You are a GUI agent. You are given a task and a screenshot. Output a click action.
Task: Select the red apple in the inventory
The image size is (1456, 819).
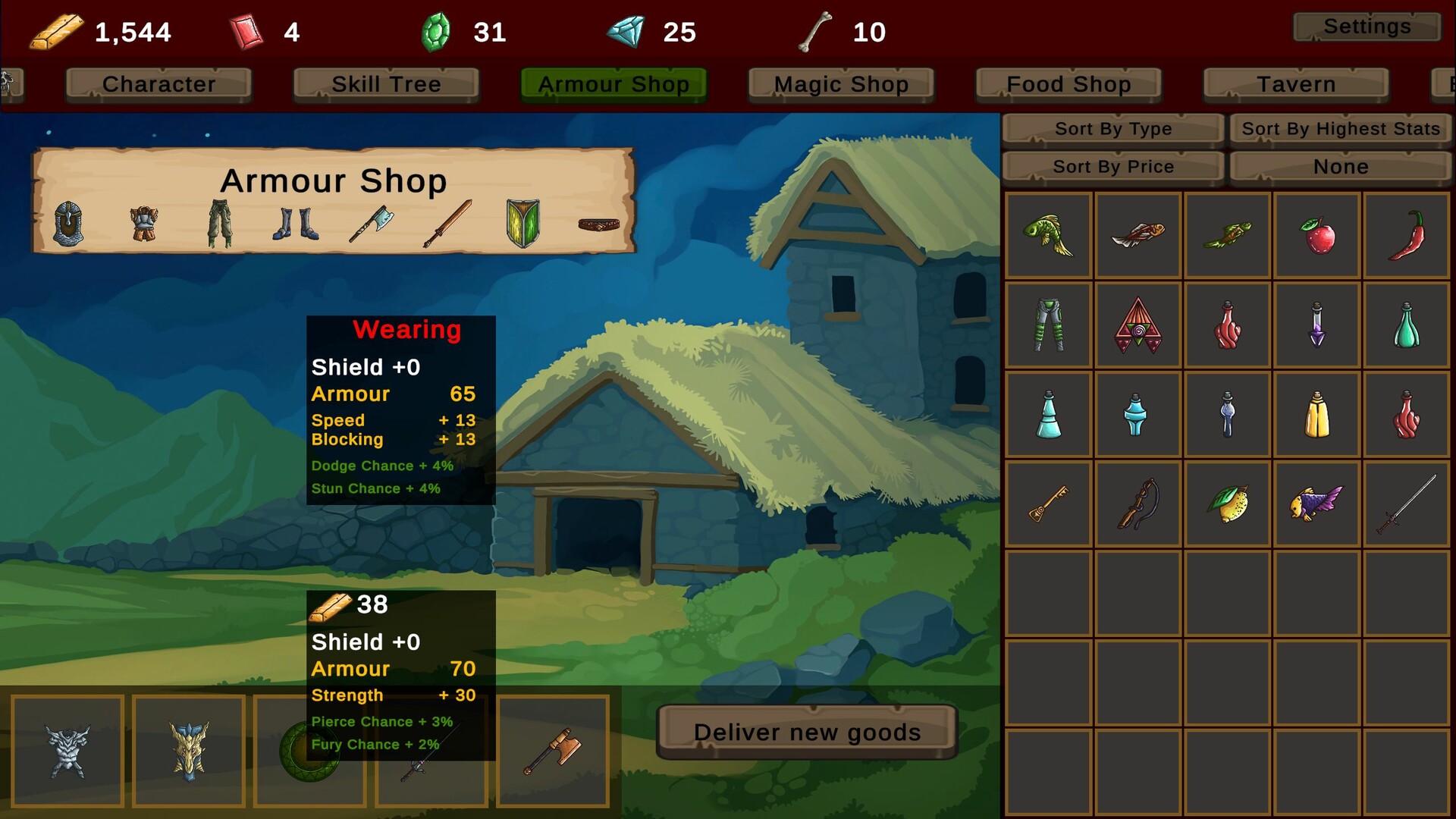pos(1317,234)
